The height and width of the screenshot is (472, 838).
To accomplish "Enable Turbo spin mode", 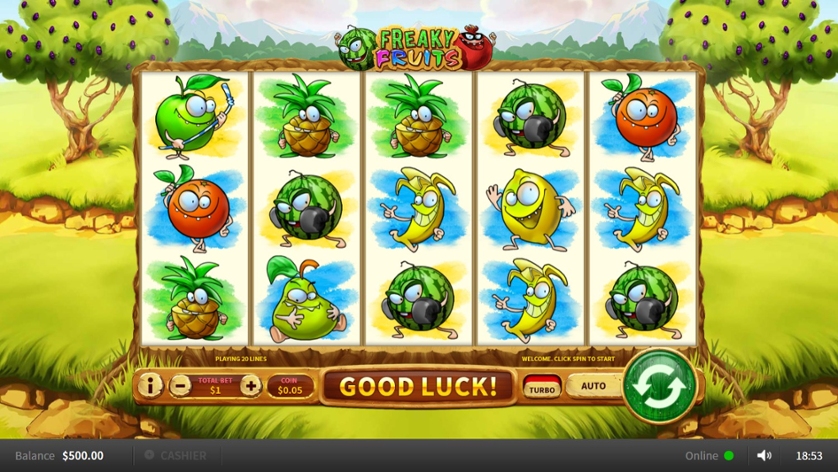I will pyautogui.click(x=542, y=387).
